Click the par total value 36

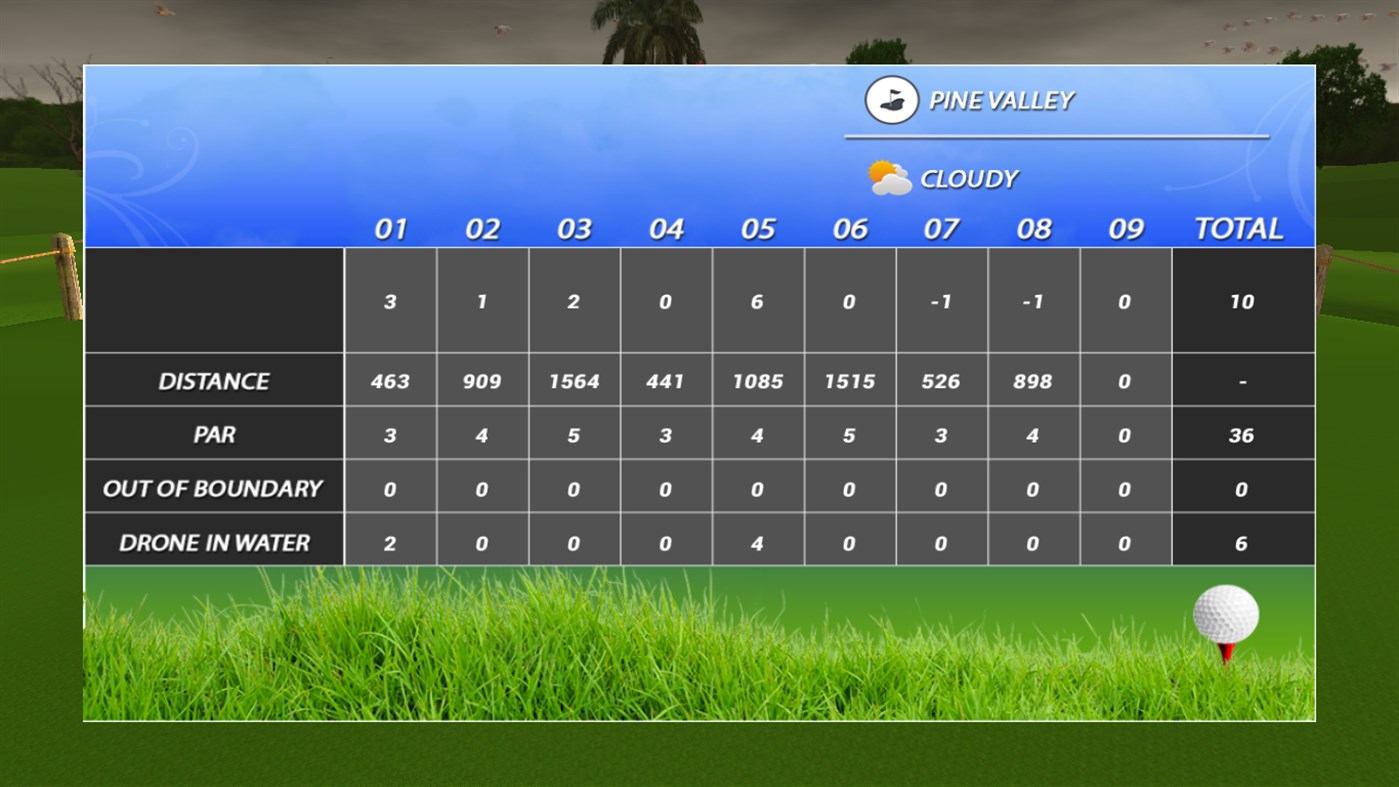pos(1242,434)
